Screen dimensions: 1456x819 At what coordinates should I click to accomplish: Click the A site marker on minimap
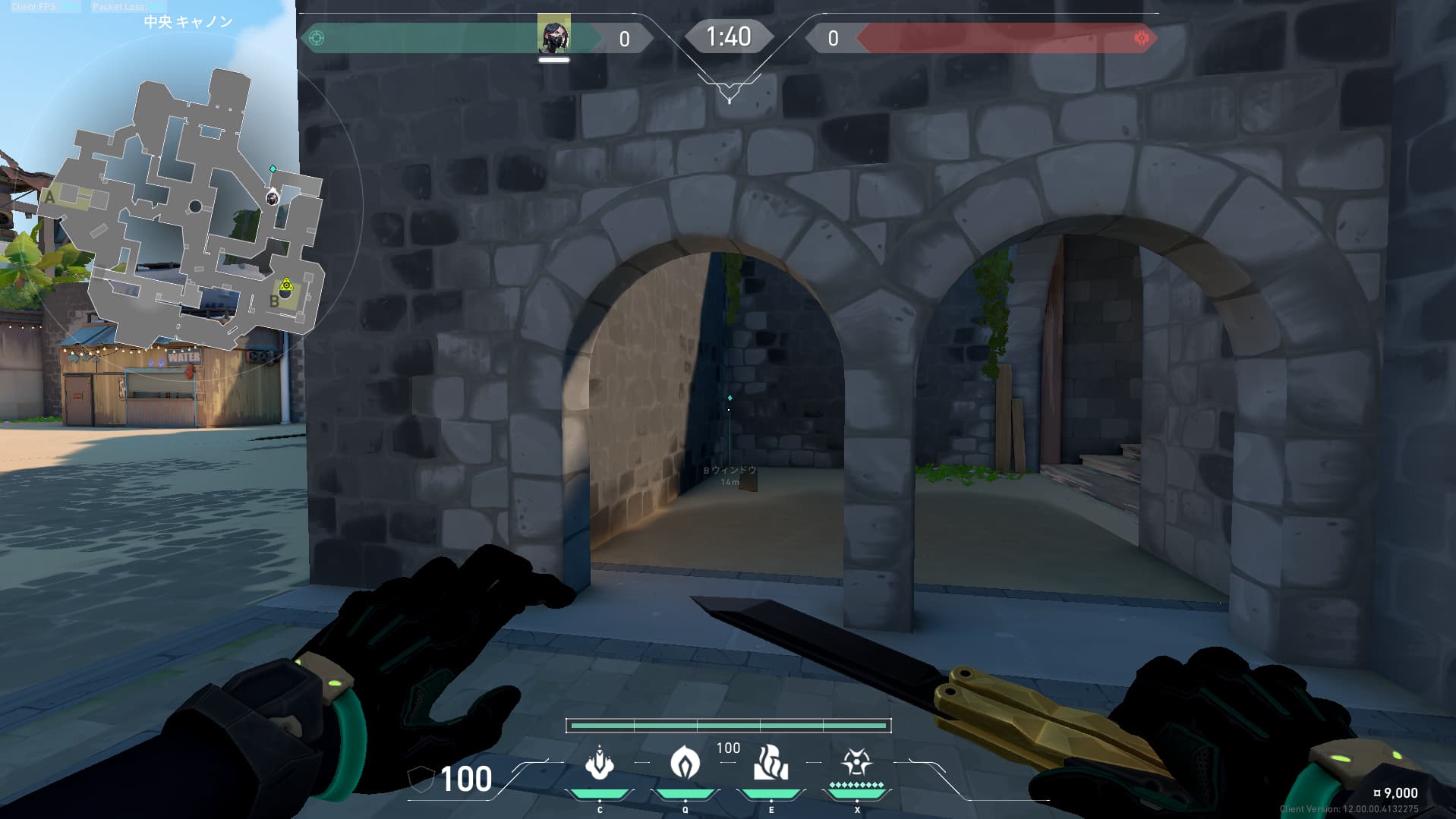coord(51,197)
